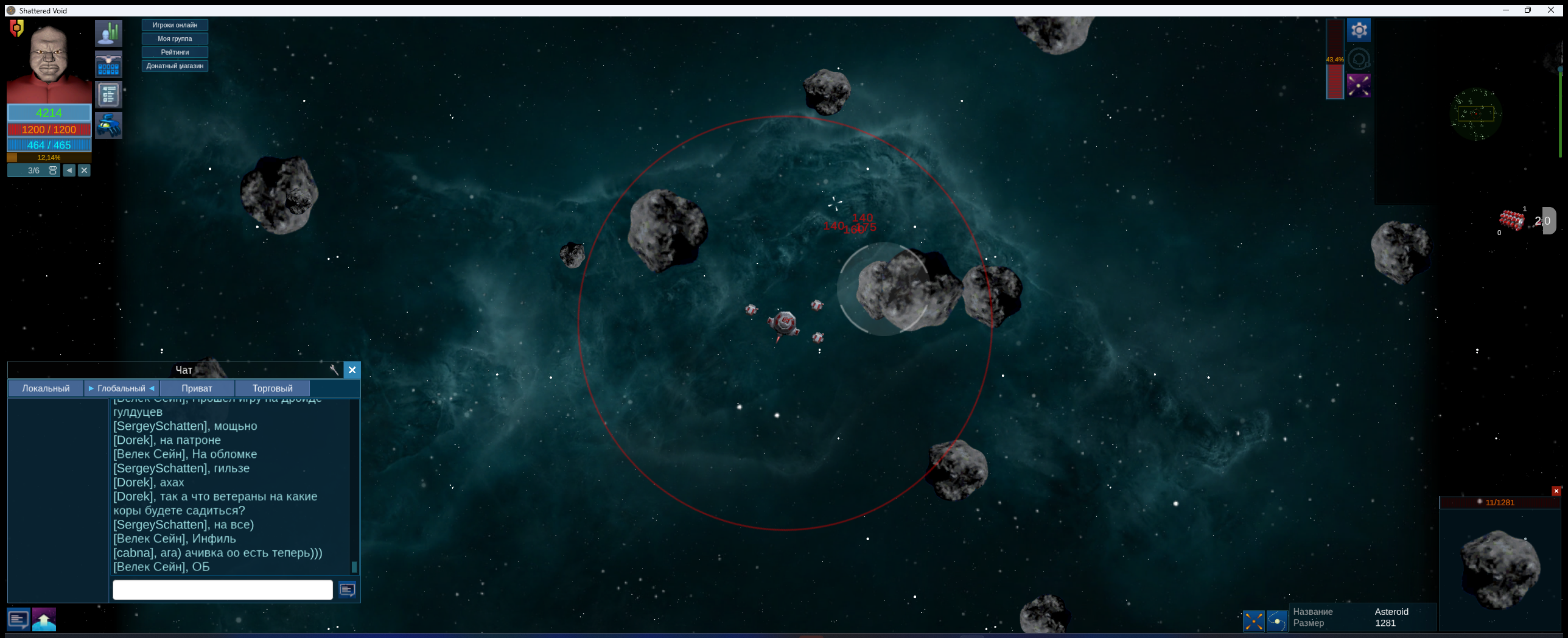Select the blue droid icon
The height and width of the screenshot is (638, 1568).
click(x=109, y=125)
